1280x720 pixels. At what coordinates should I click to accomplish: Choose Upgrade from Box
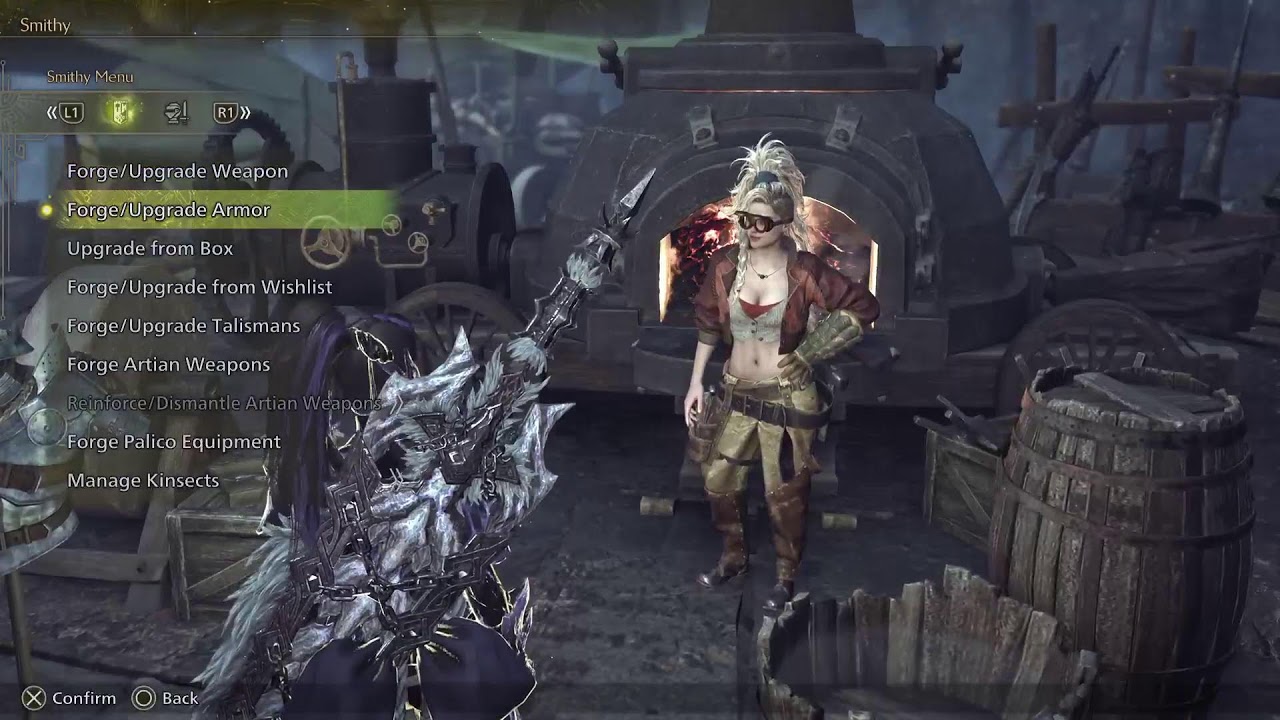150,248
